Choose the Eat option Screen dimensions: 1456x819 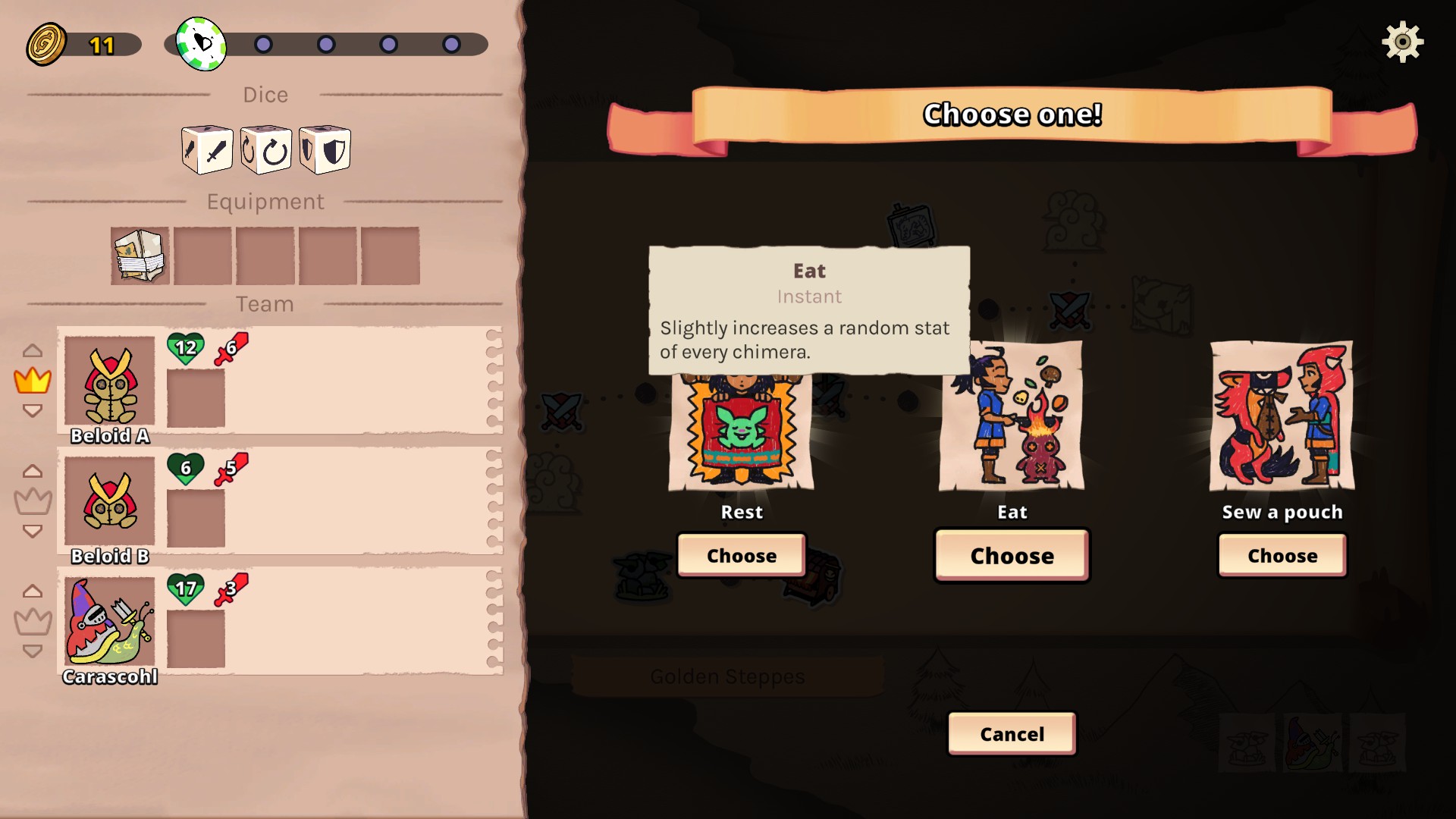(x=1012, y=556)
